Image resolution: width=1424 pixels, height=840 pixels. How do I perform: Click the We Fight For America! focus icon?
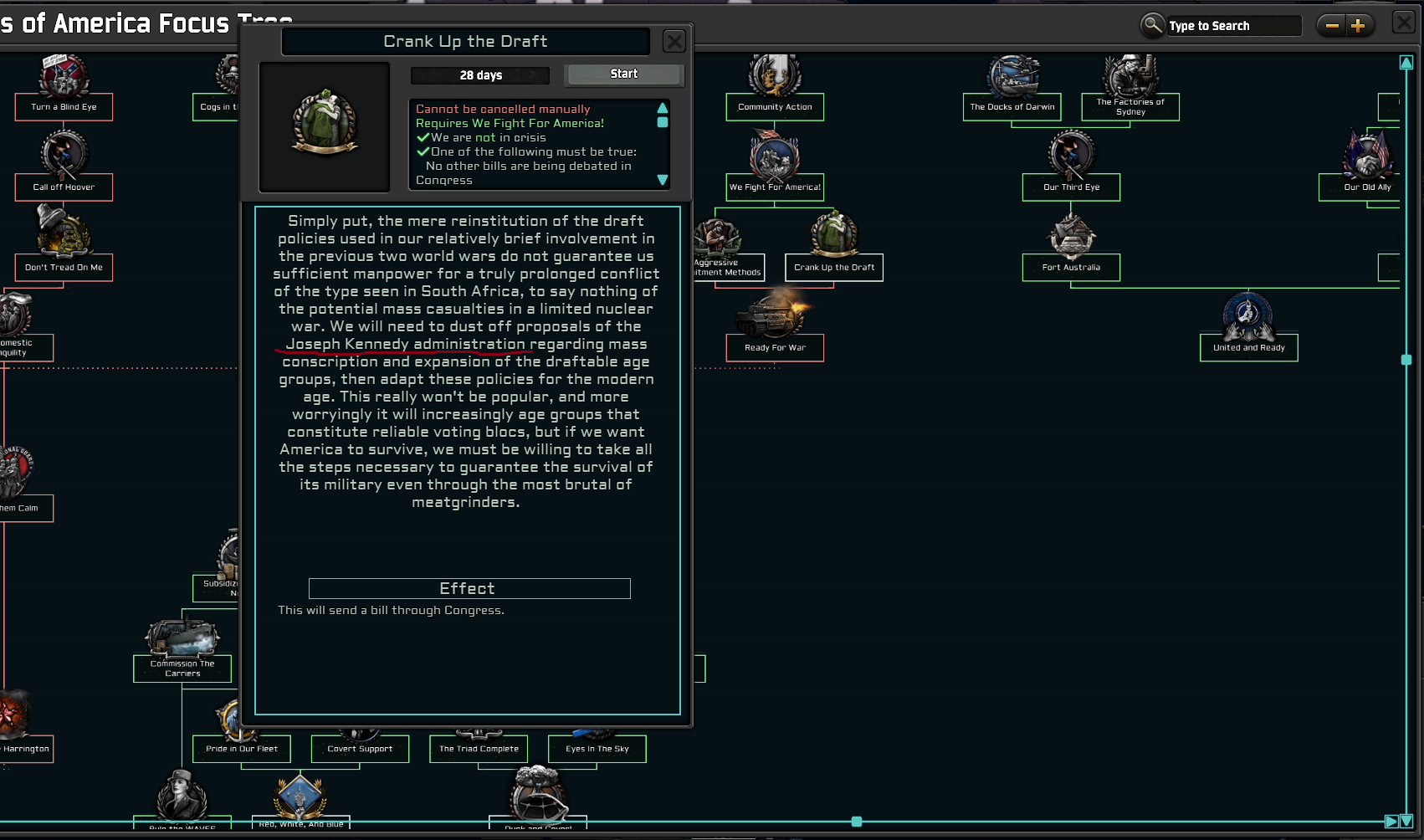tap(774, 157)
